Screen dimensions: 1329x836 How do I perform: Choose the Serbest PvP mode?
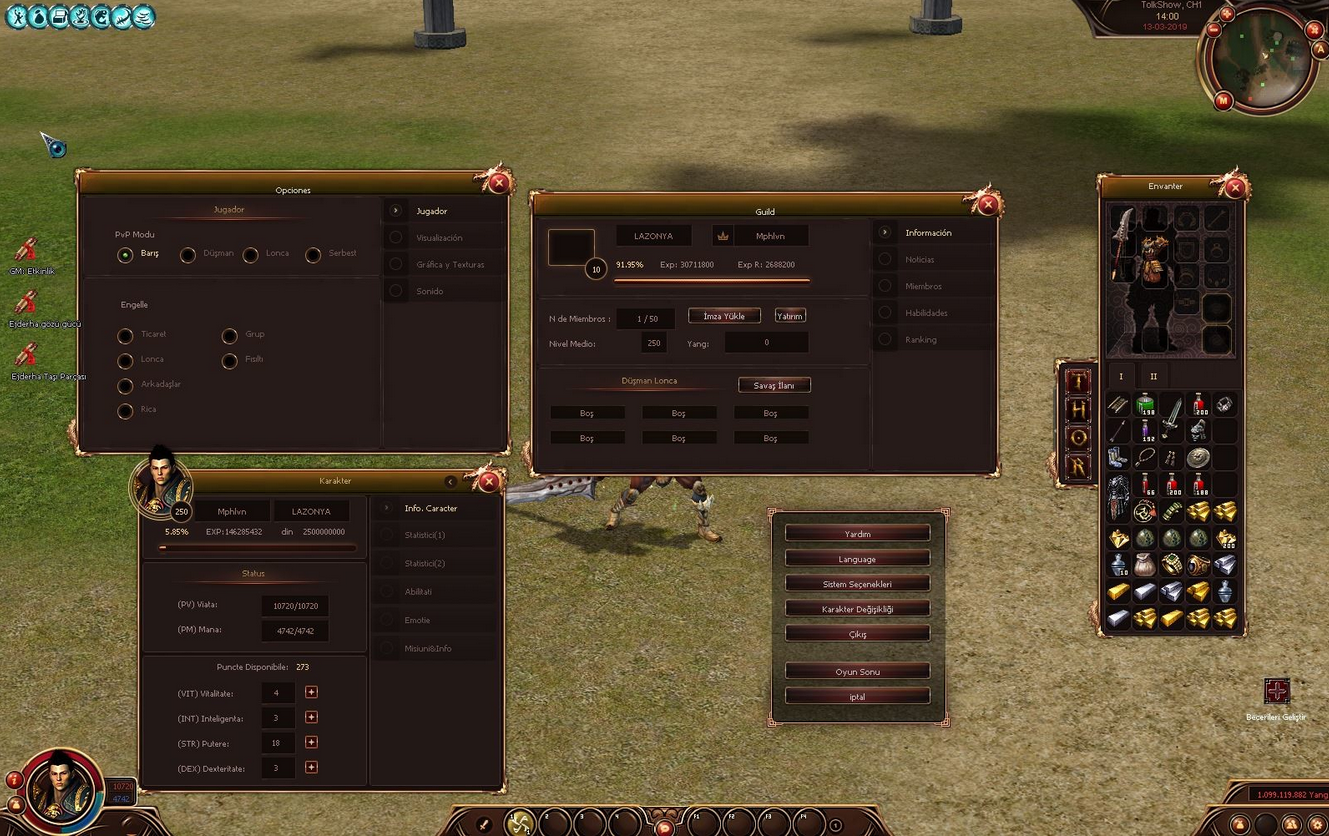click(x=313, y=255)
